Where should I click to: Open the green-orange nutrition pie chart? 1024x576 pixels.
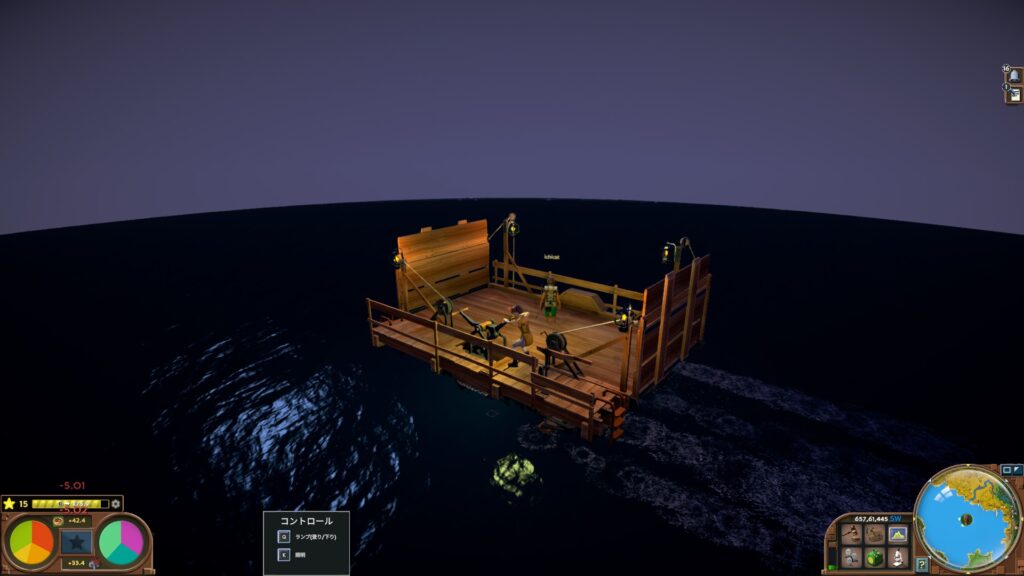click(x=33, y=542)
